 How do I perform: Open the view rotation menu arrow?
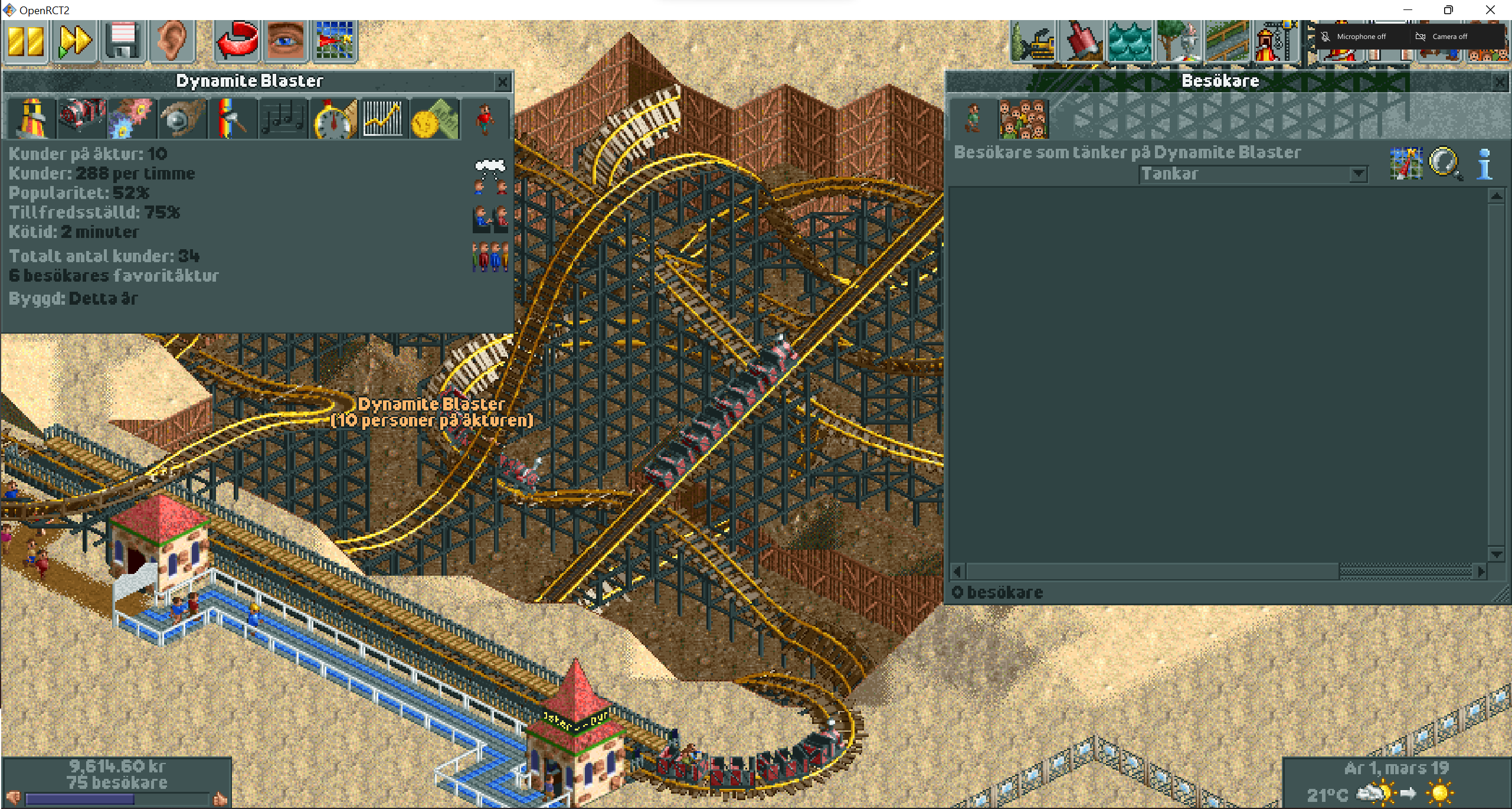(236, 40)
